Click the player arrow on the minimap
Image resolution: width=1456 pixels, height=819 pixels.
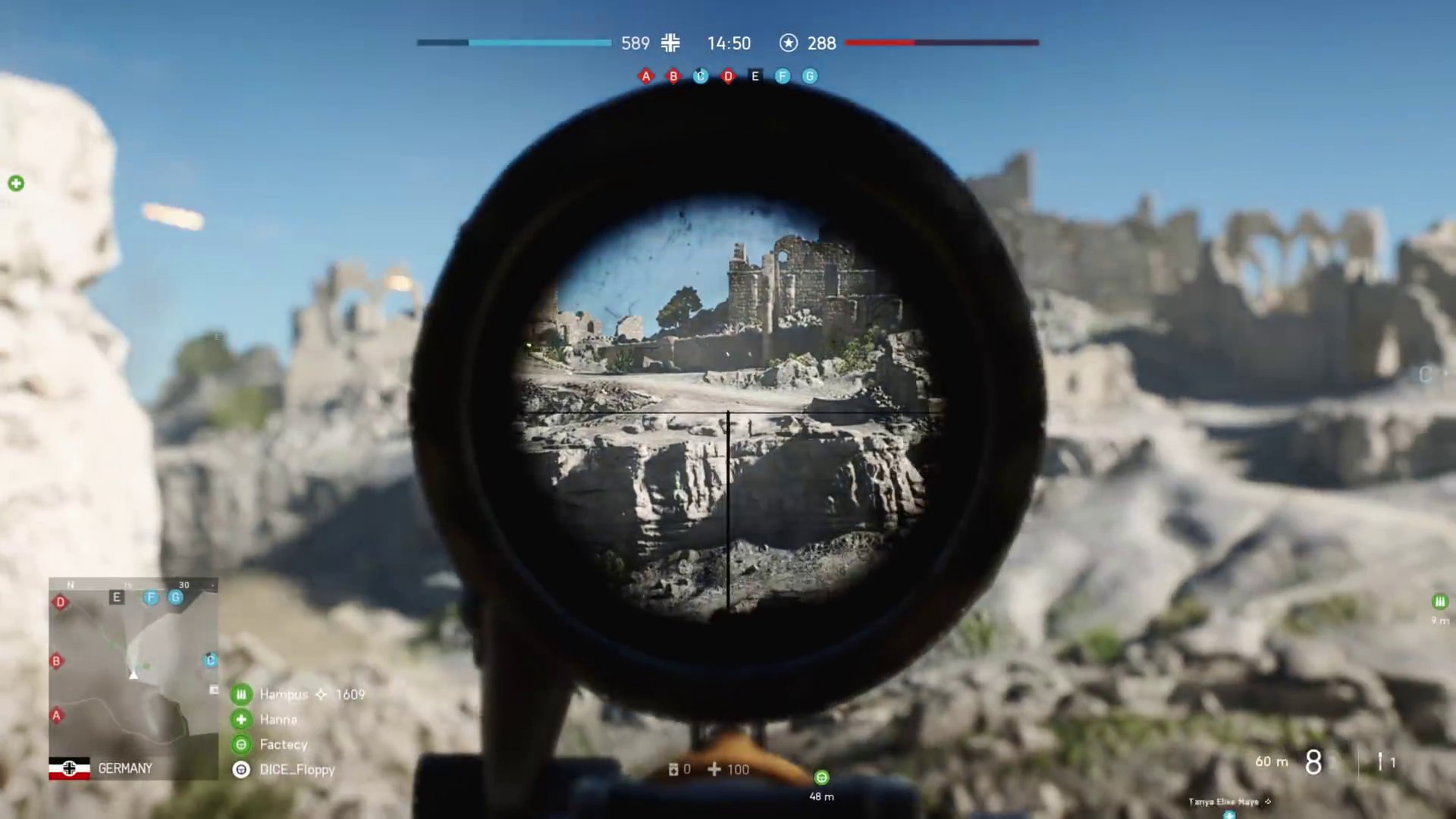pos(133,674)
